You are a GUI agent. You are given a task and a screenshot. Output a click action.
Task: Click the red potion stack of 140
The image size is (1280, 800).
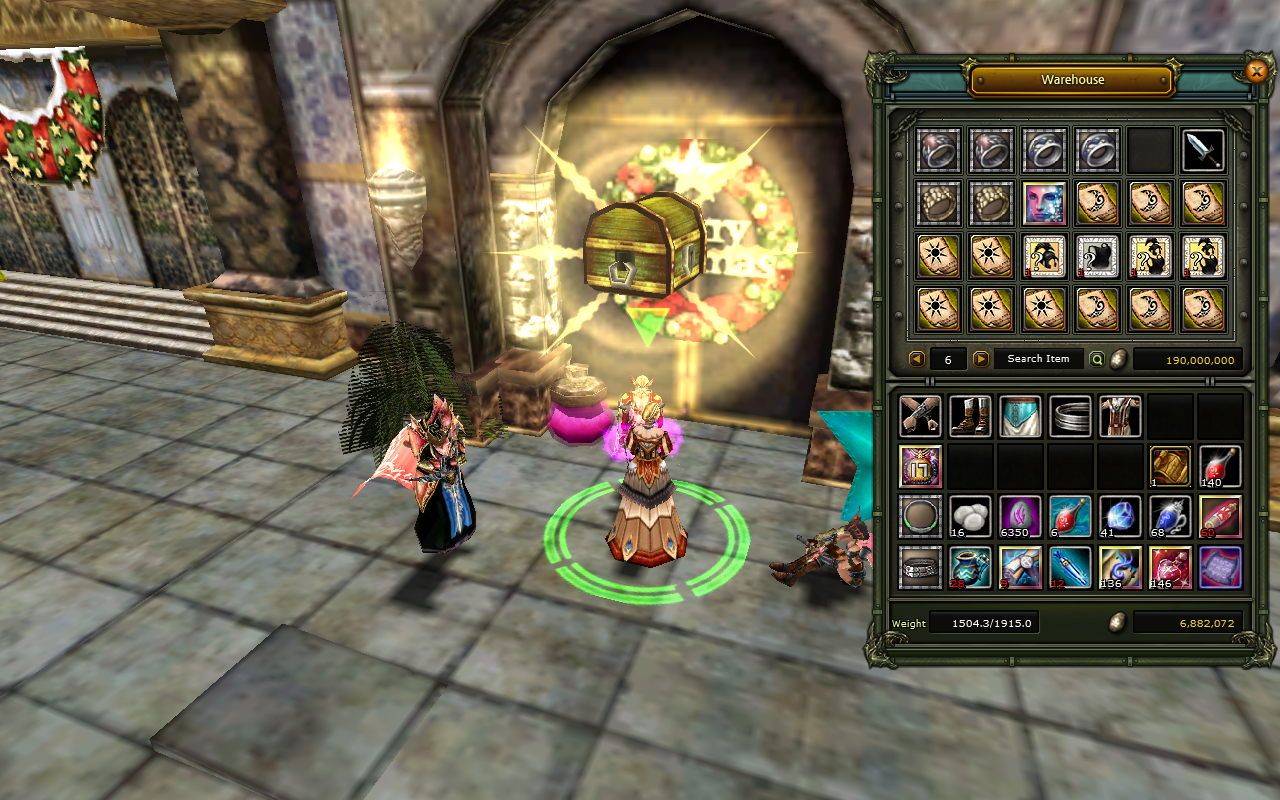coord(1220,466)
